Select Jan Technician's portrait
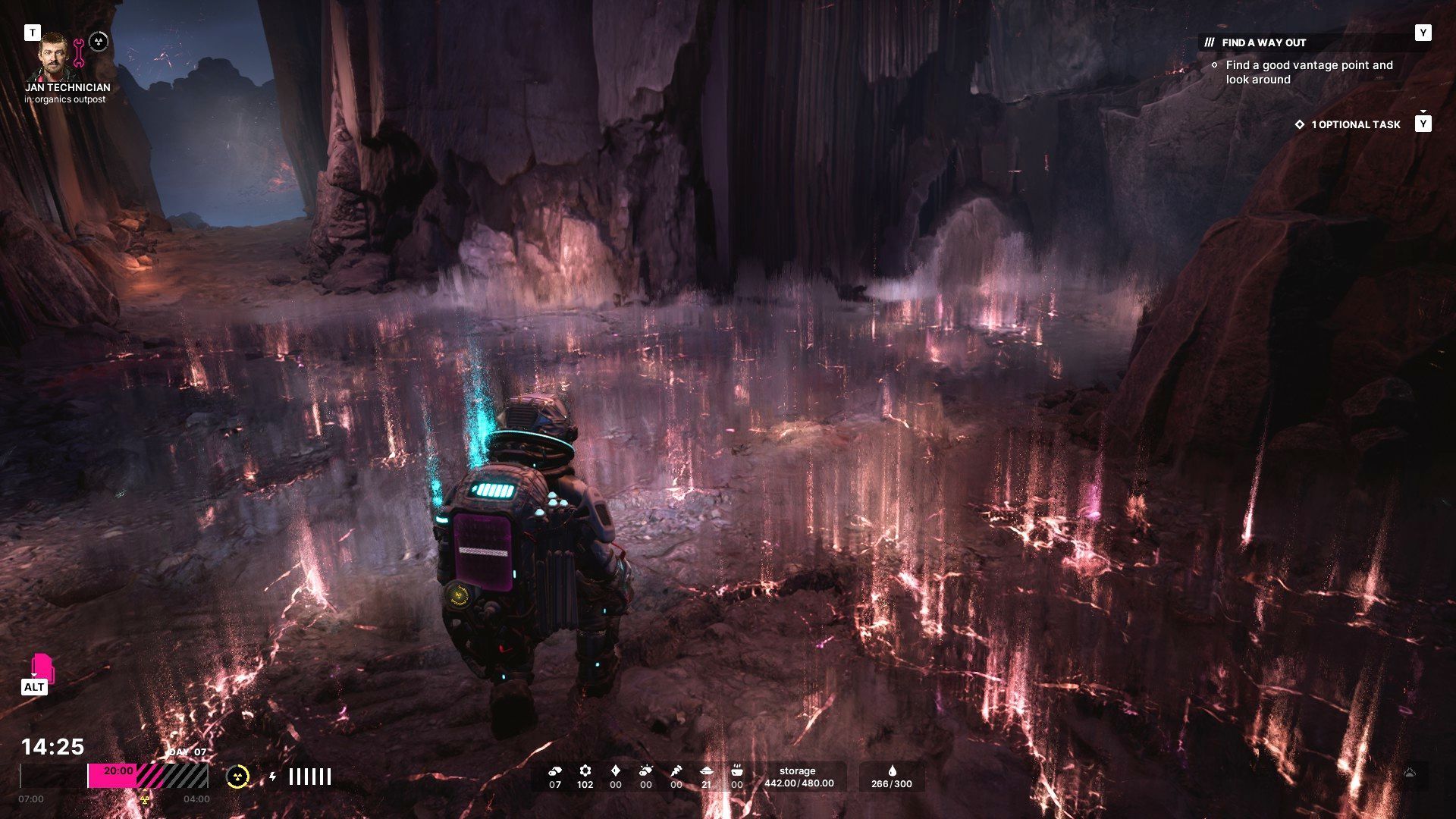This screenshot has width=1456, height=819. coord(54,56)
